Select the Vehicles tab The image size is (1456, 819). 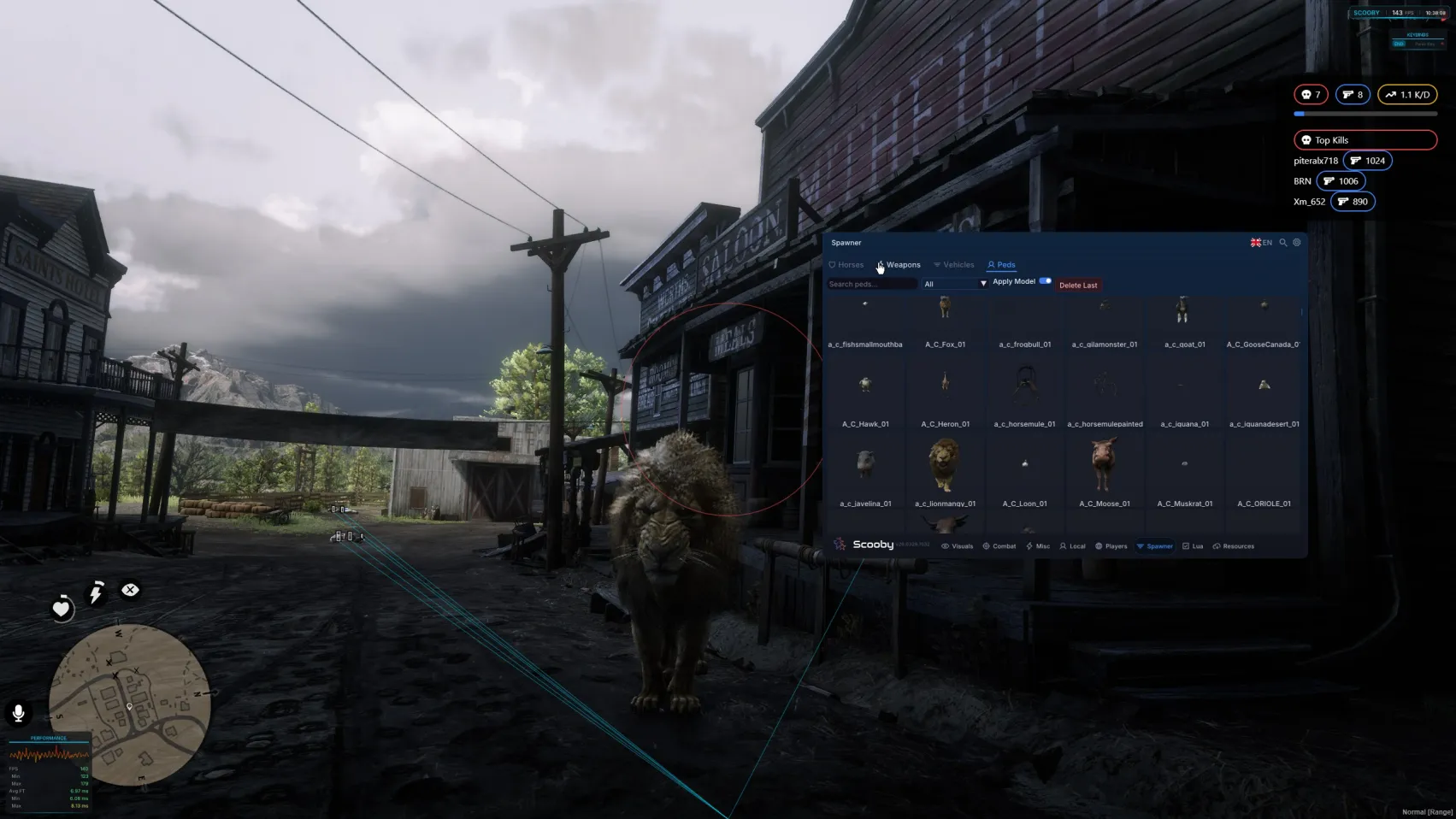954,265
